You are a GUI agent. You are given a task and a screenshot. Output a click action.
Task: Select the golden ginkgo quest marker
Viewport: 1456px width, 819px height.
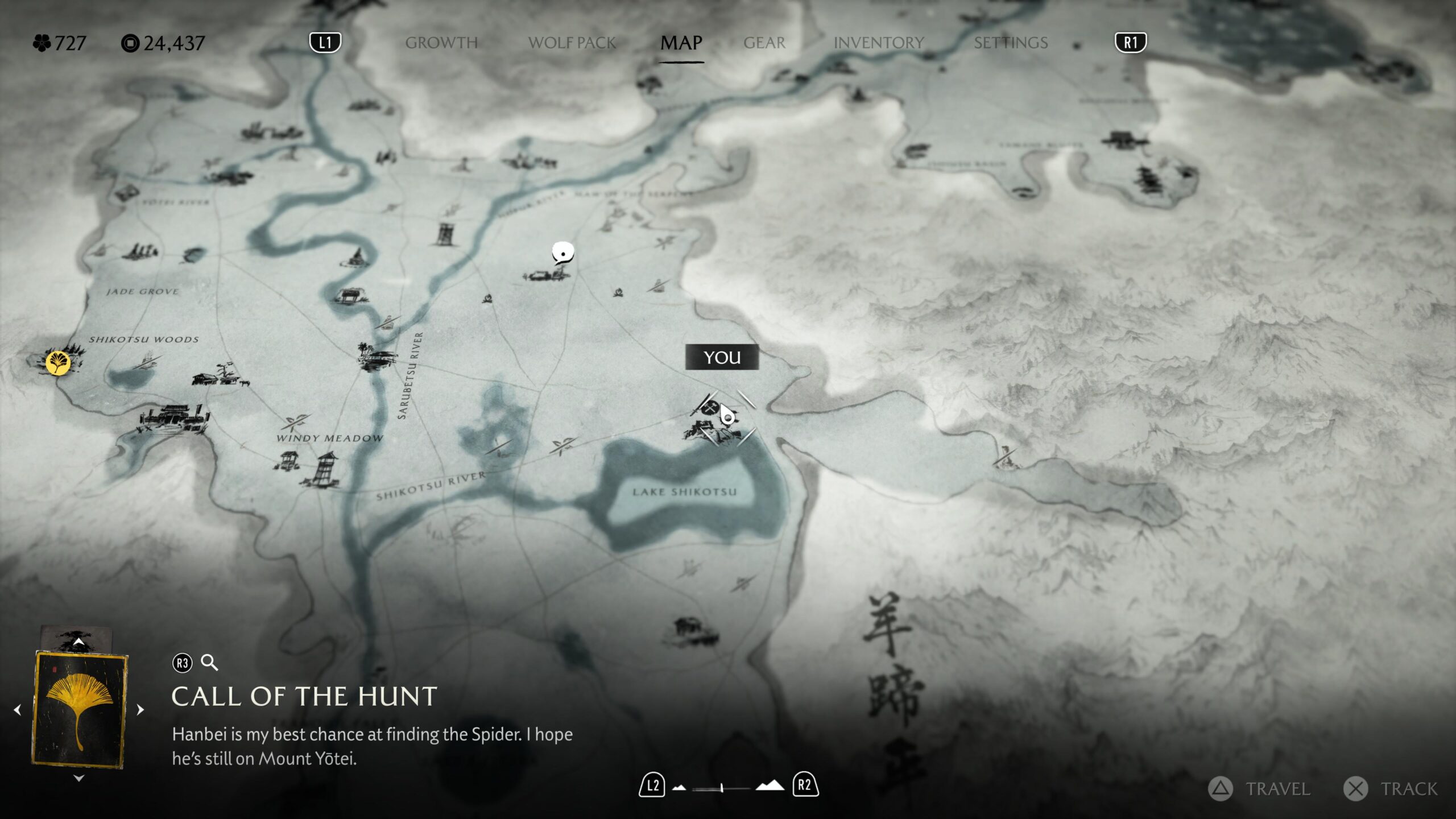pyautogui.click(x=57, y=362)
